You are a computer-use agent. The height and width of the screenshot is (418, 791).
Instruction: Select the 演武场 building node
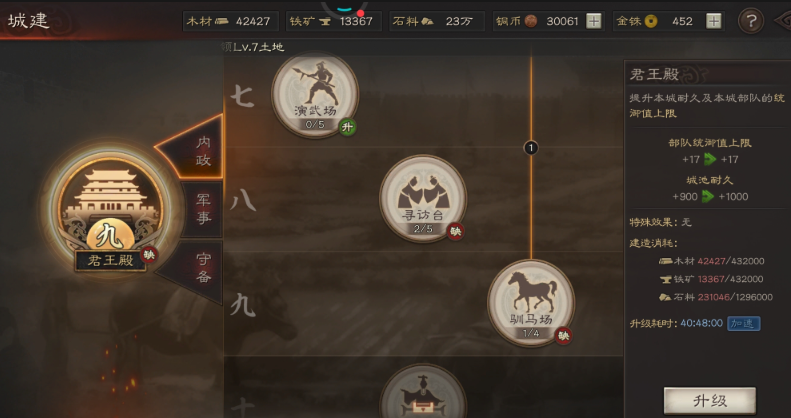(x=315, y=91)
